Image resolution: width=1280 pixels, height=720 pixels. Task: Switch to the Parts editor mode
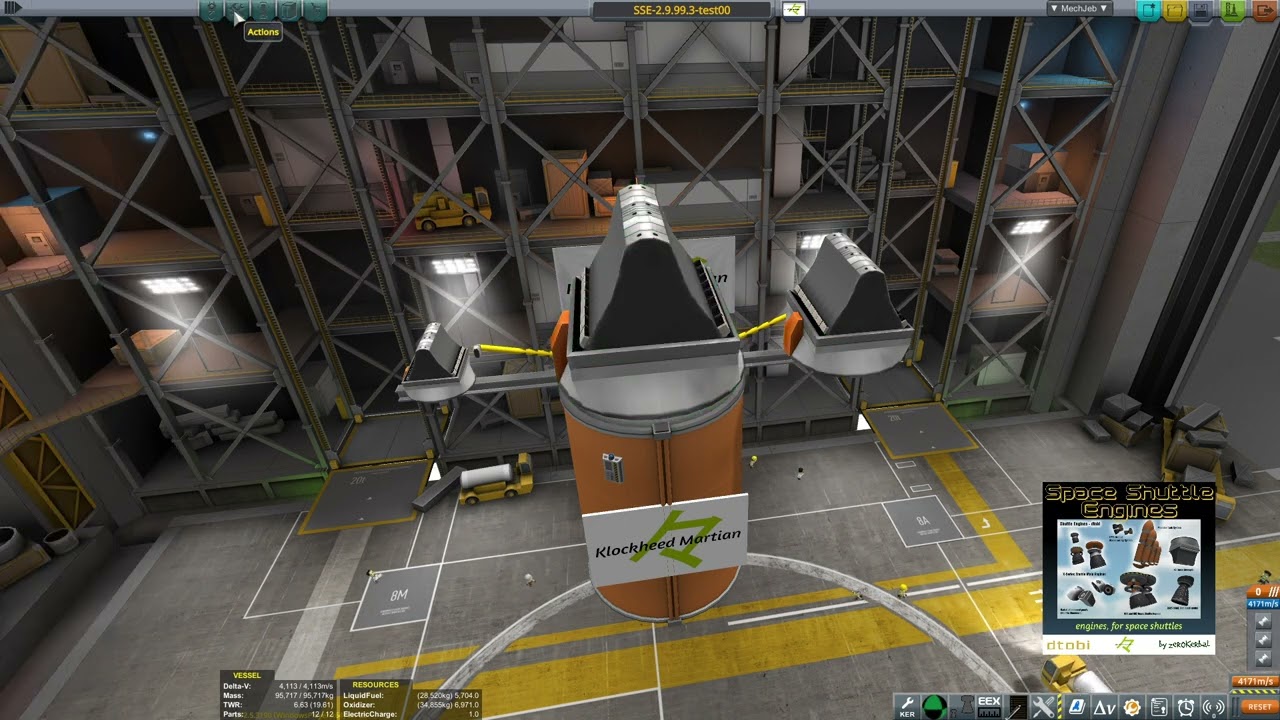211,10
